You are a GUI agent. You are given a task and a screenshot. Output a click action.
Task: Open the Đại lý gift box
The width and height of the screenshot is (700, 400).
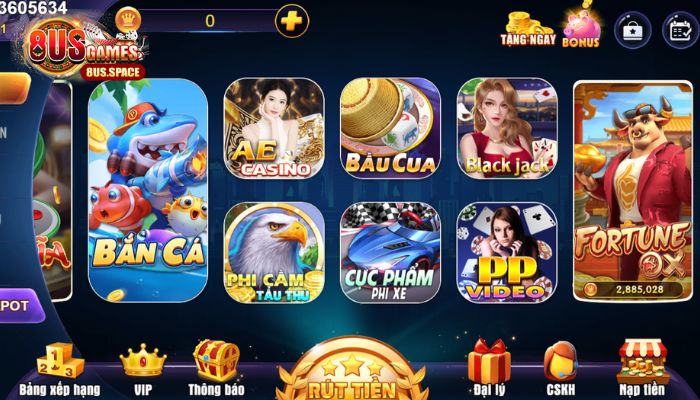click(488, 368)
